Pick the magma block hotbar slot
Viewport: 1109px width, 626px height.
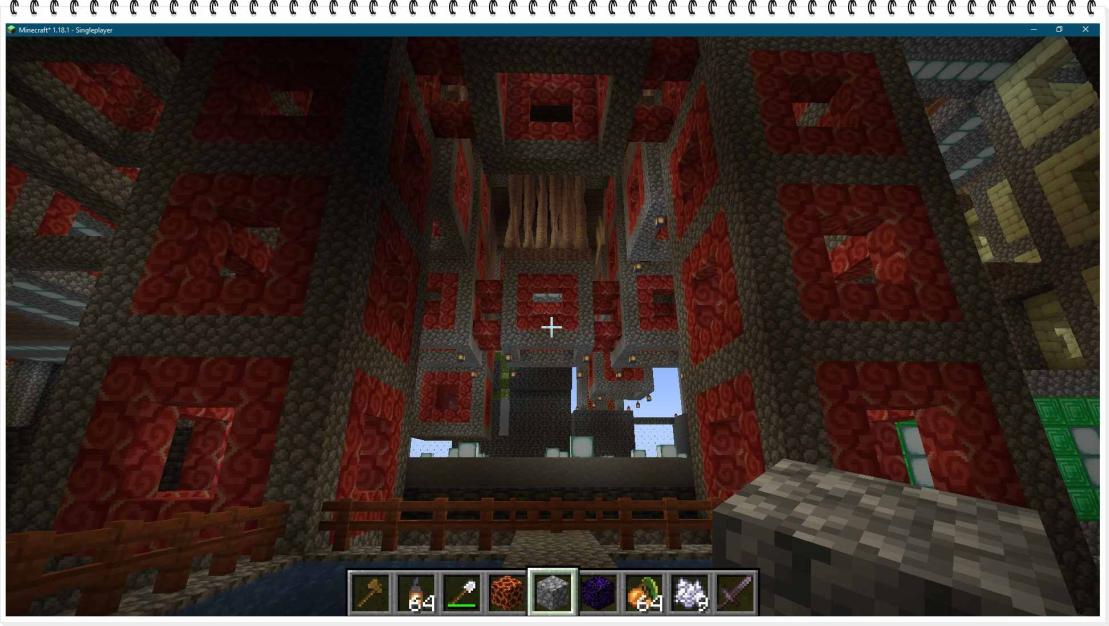[x=507, y=593]
